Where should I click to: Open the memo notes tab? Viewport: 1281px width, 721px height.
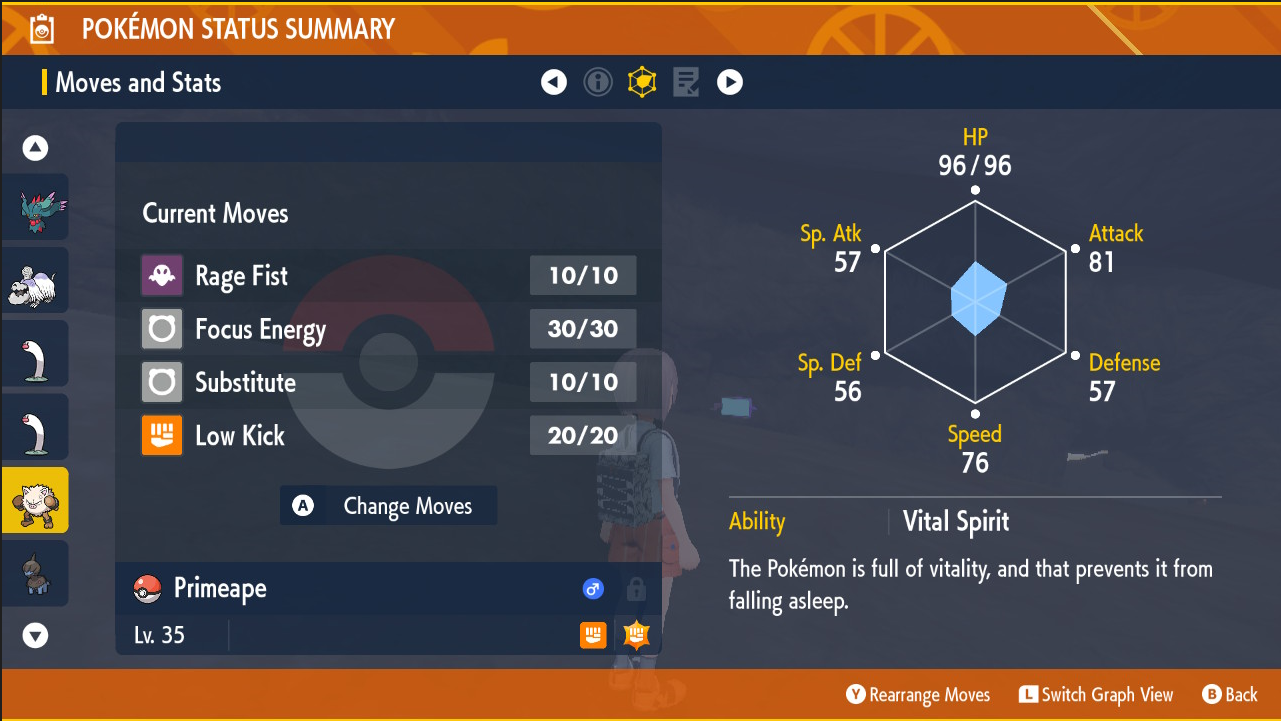(x=686, y=82)
